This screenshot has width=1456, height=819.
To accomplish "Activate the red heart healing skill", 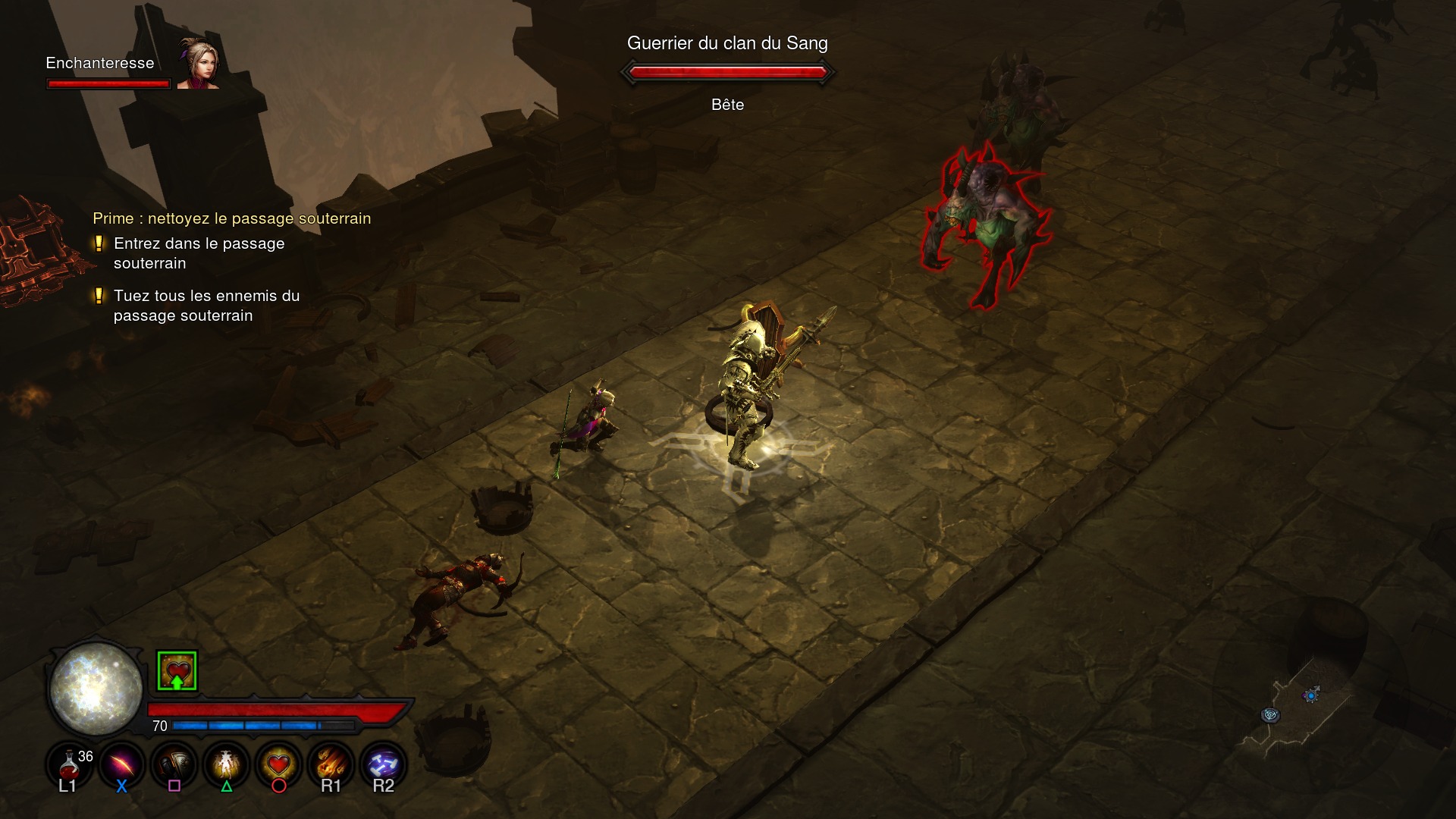I will [278, 762].
